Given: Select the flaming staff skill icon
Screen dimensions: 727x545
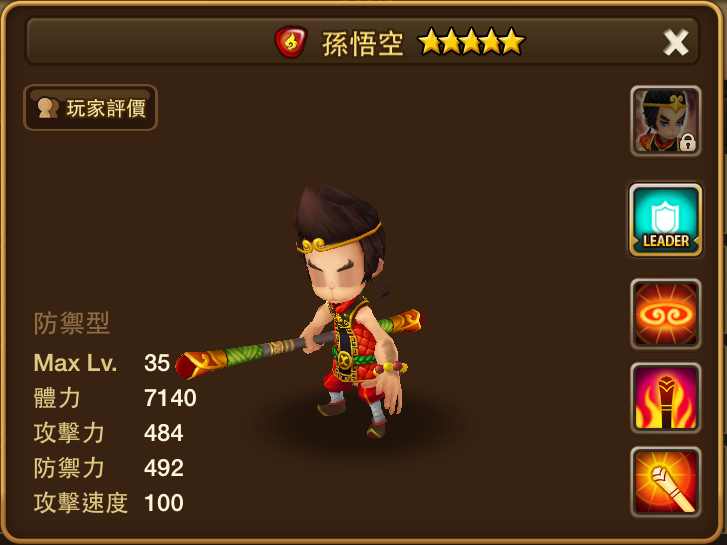Looking at the screenshot, I should click(665, 397).
